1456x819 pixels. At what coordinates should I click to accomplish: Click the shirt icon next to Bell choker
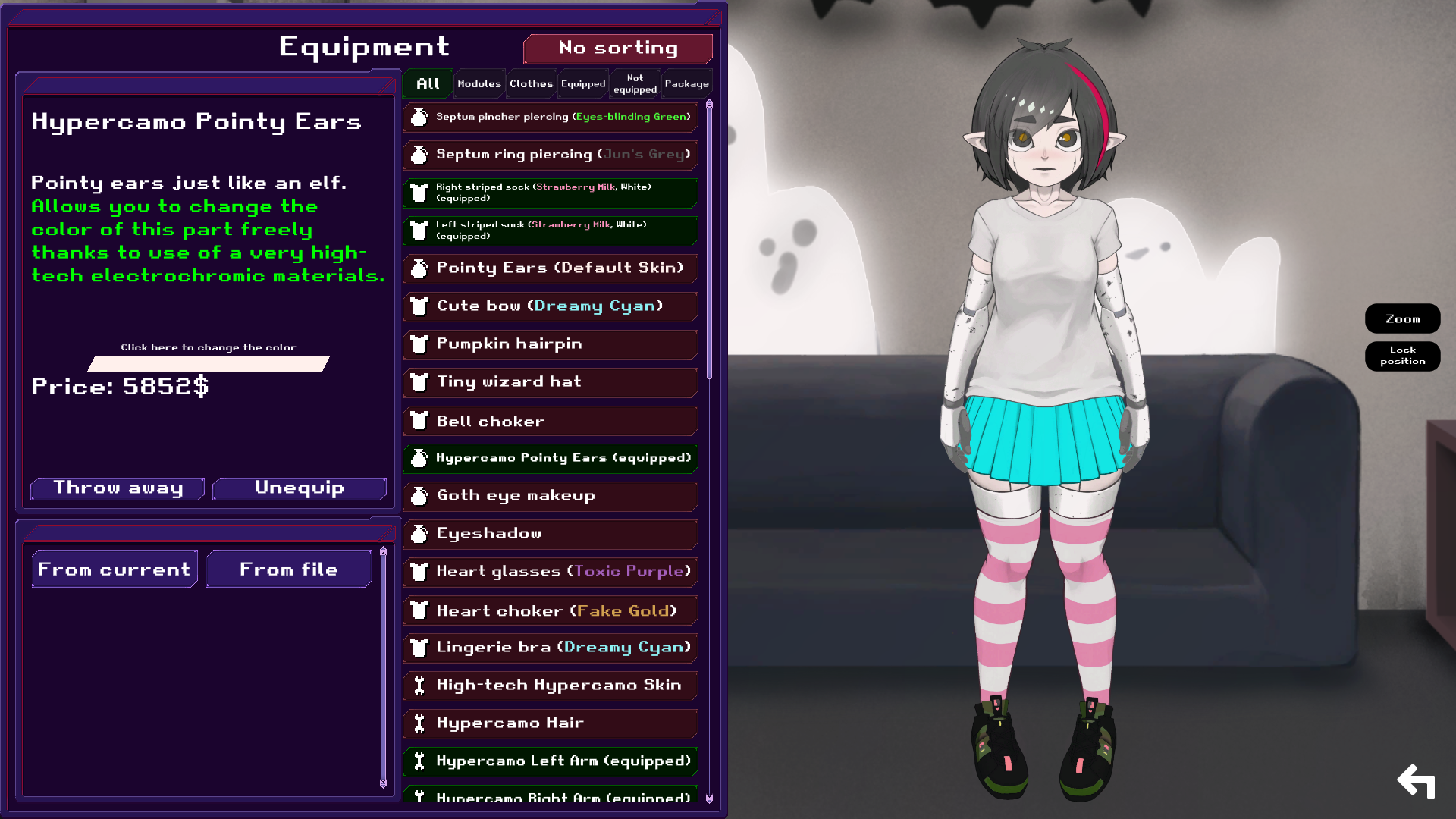(x=419, y=420)
